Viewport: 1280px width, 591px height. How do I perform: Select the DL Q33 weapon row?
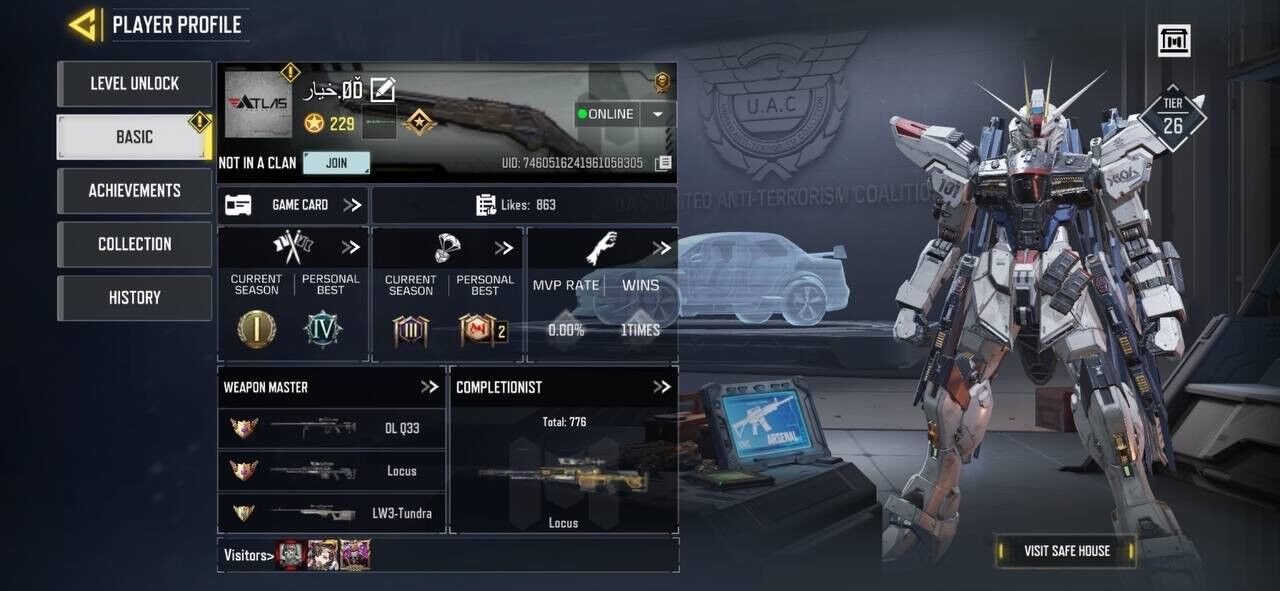click(x=331, y=428)
